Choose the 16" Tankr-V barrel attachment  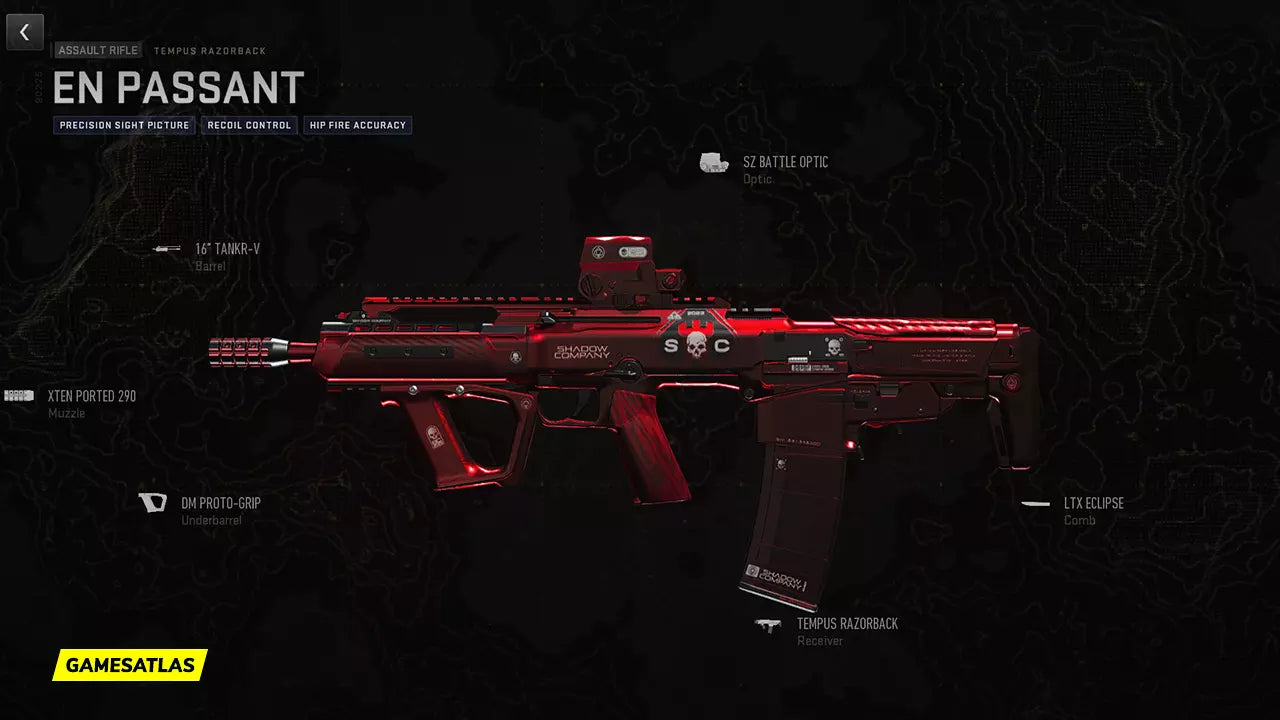[x=227, y=249]
